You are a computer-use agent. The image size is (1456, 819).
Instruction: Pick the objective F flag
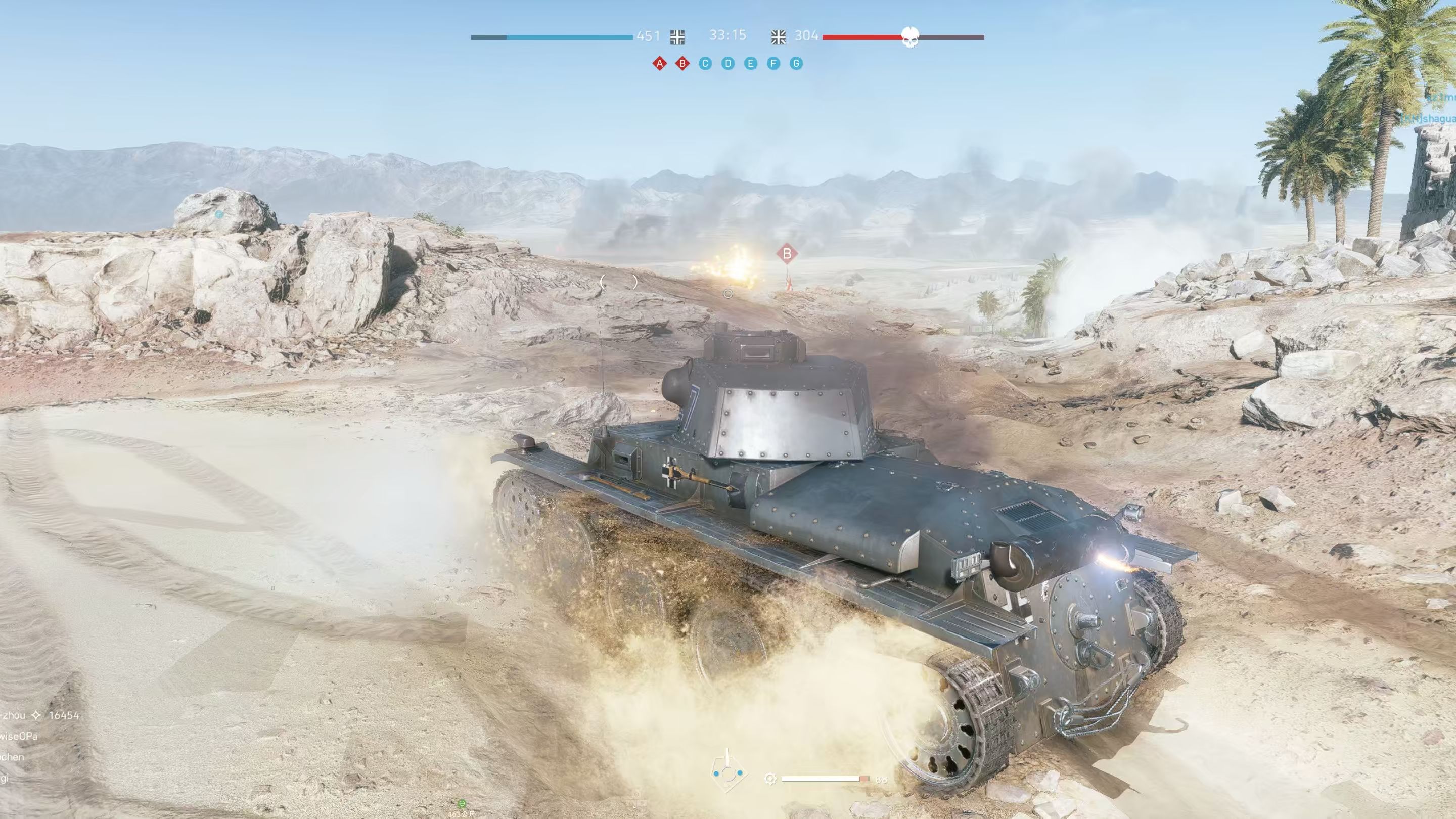(773, 63)
